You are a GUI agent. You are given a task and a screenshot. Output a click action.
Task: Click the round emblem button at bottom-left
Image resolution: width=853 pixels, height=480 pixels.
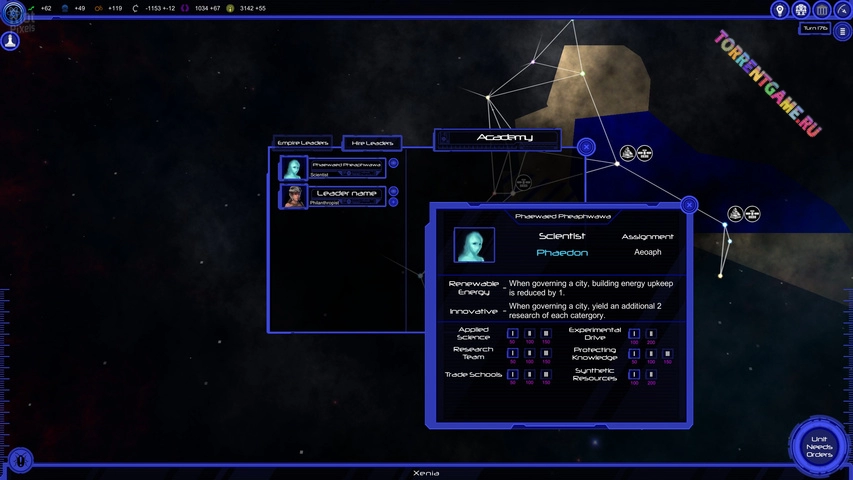20,460
